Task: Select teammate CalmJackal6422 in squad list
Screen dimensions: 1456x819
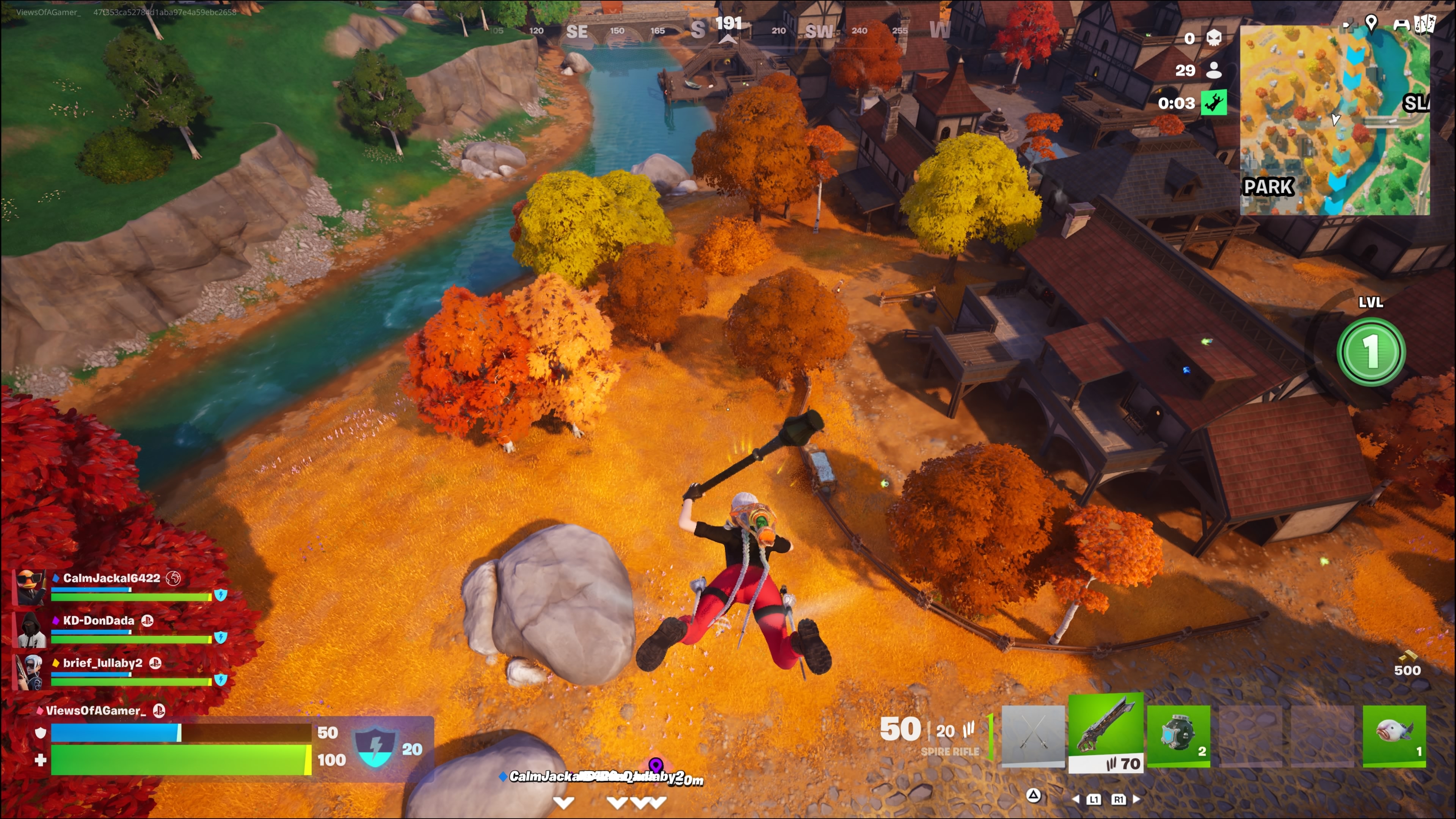Action: pos(111,578)
